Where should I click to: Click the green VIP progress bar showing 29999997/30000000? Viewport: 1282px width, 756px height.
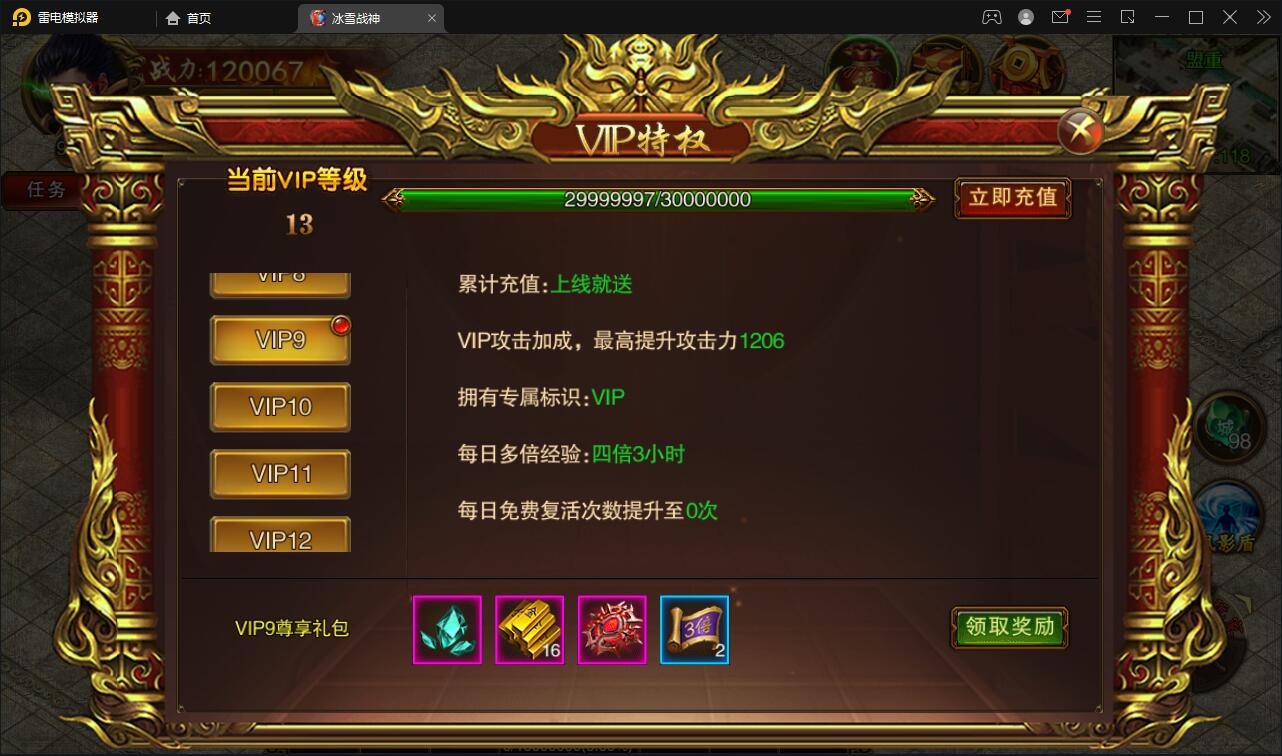click(x=663, y=199)
